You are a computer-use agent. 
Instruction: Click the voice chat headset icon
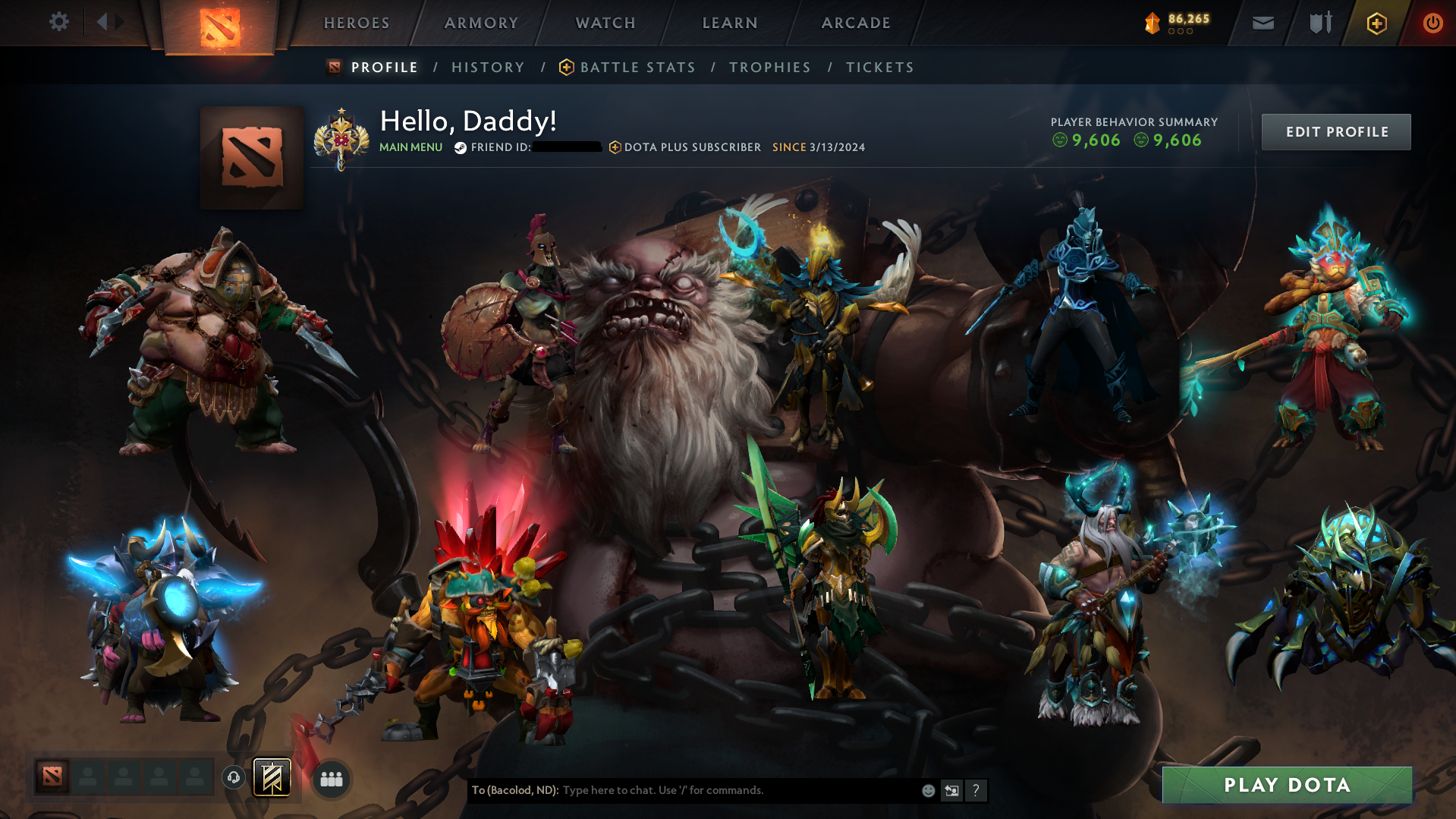[234, 778]
